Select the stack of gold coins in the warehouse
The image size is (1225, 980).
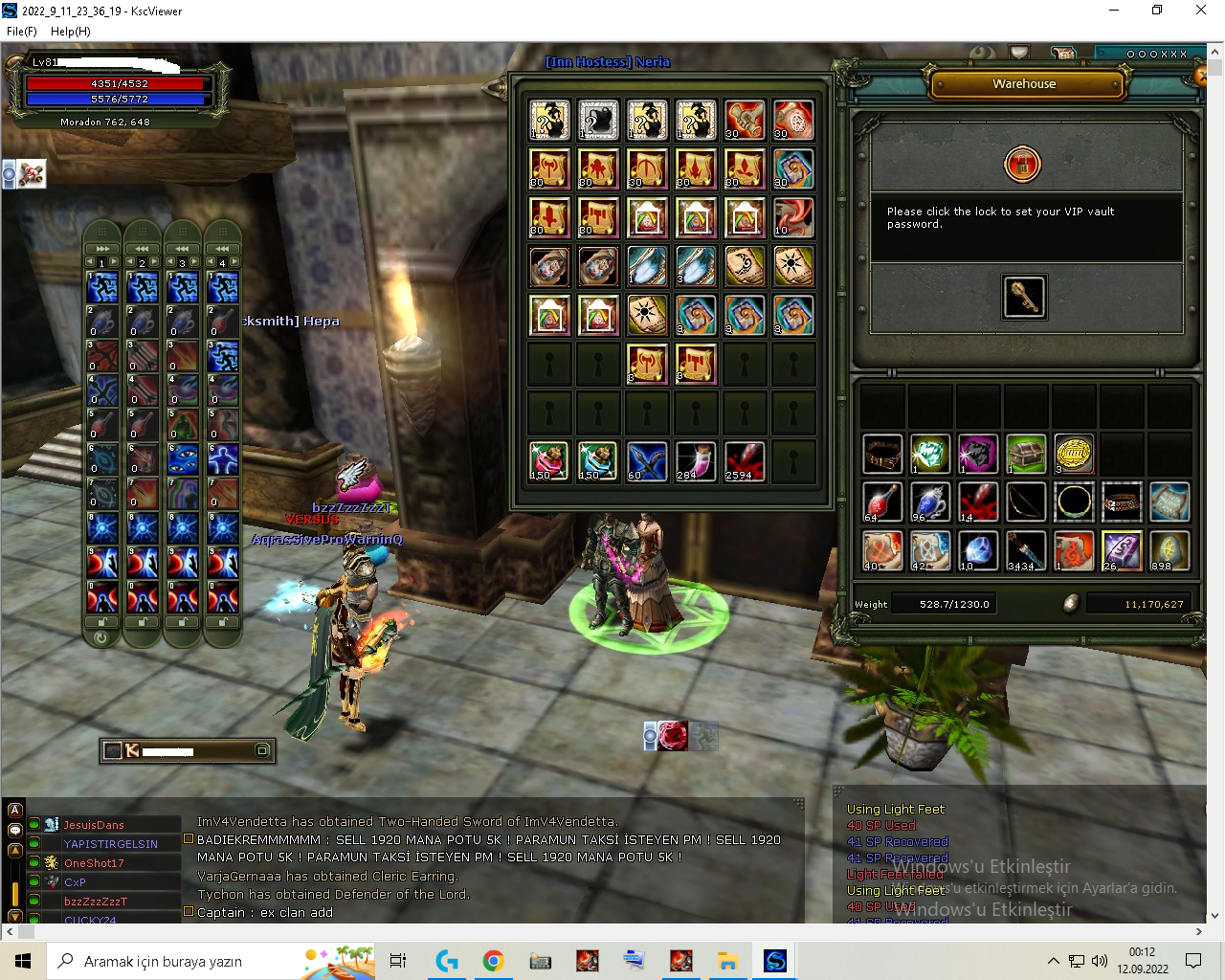pyautogui.click(x=1074, y=454)
